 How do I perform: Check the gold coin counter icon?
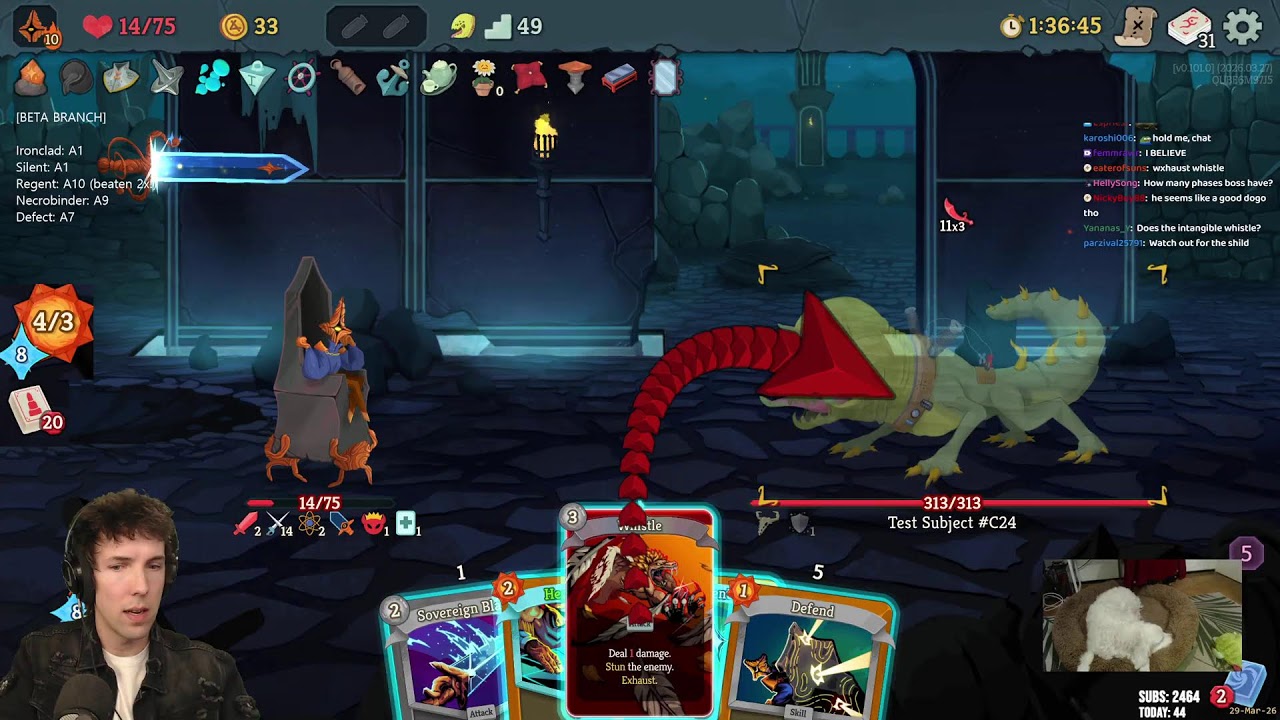pyautogui.click(x=234, y=26)
